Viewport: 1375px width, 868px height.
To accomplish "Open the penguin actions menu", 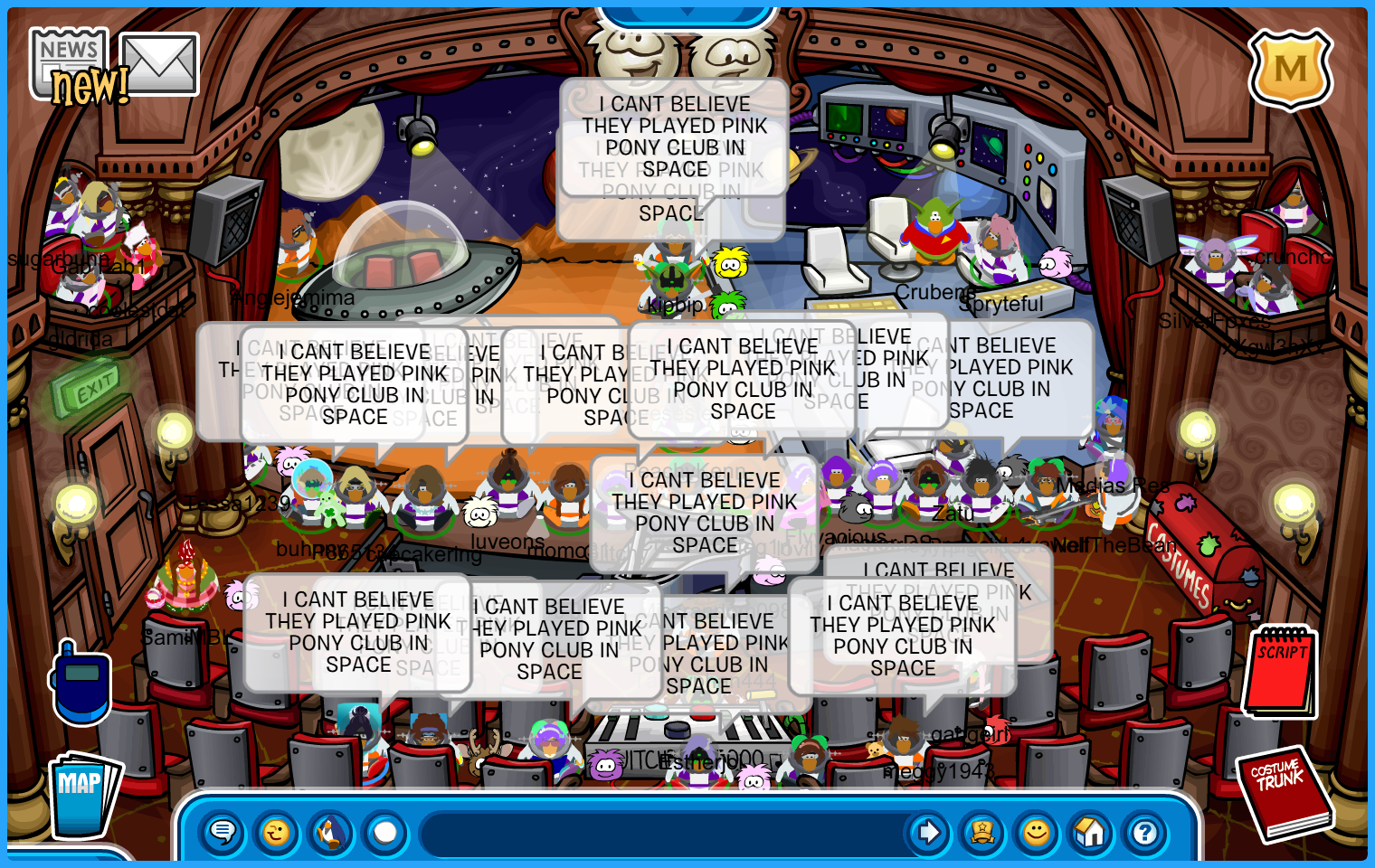I will point(331,832).
